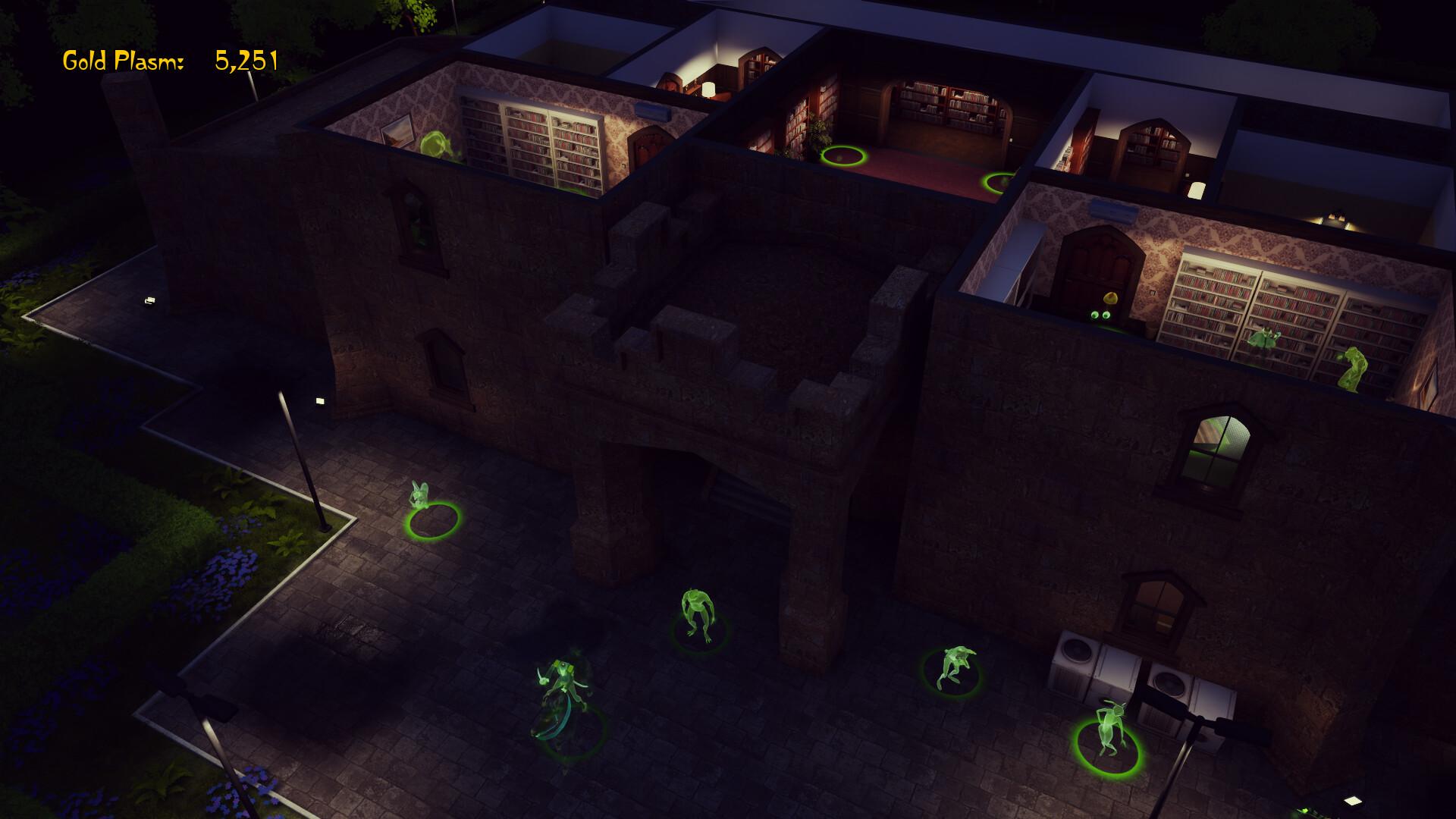Select the ghost beside the air conditioners

[x=1108, y=729]
